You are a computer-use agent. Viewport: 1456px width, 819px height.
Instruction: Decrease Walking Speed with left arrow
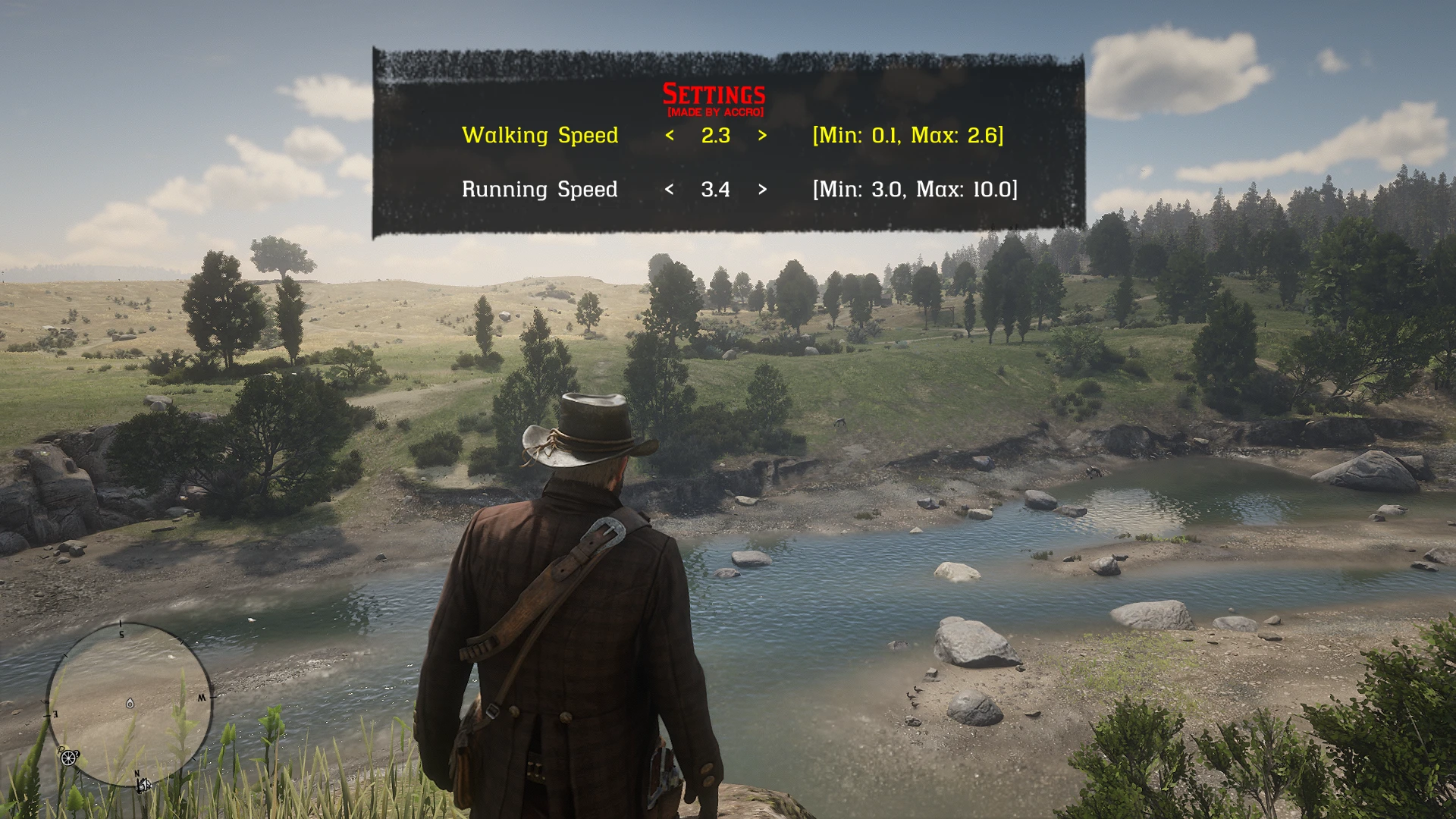[670, 136]
